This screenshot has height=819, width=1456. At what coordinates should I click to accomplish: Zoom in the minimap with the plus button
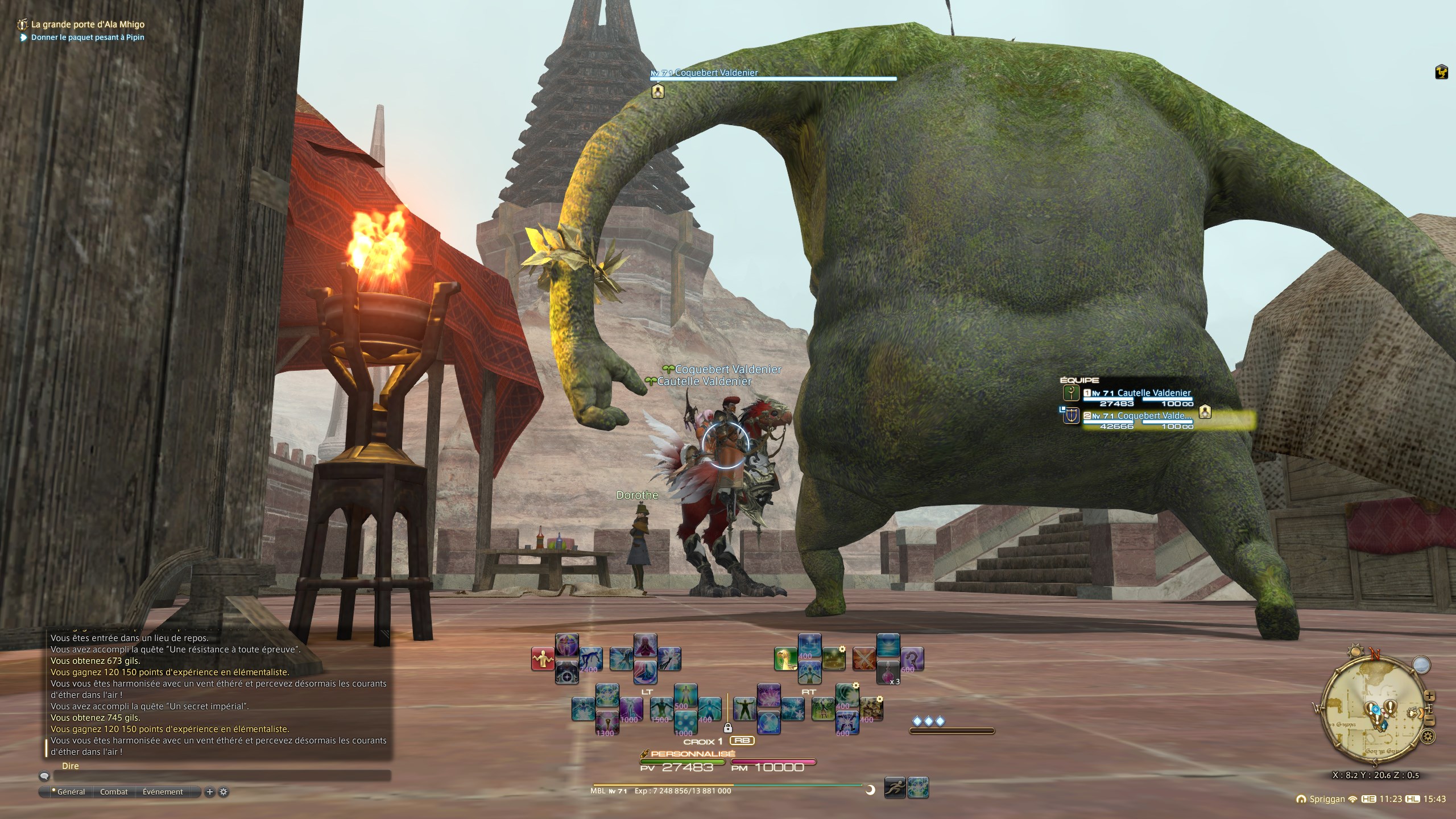[x=1430, y=697]
